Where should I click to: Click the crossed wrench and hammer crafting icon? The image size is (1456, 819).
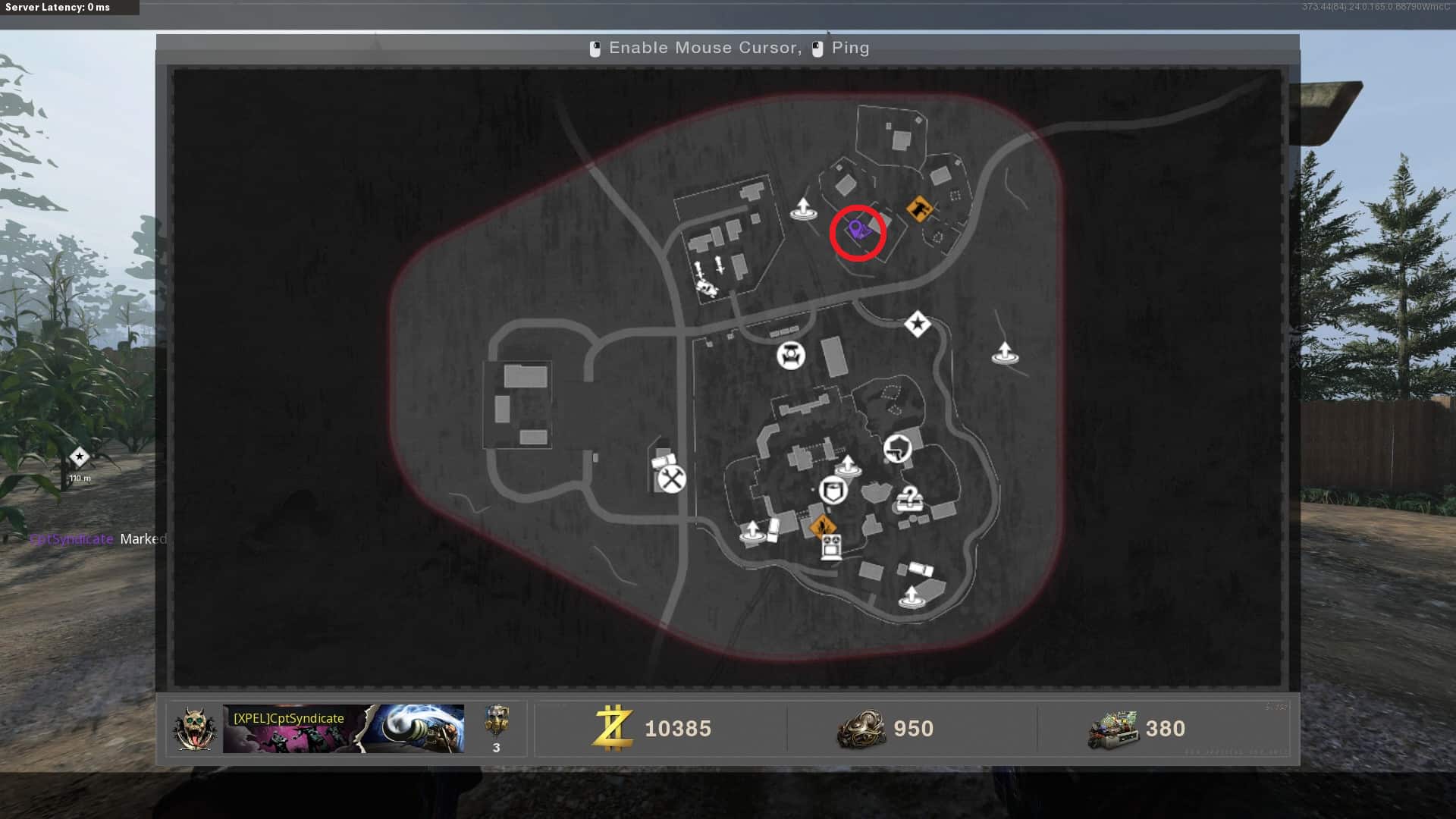[x=672, y=479]
